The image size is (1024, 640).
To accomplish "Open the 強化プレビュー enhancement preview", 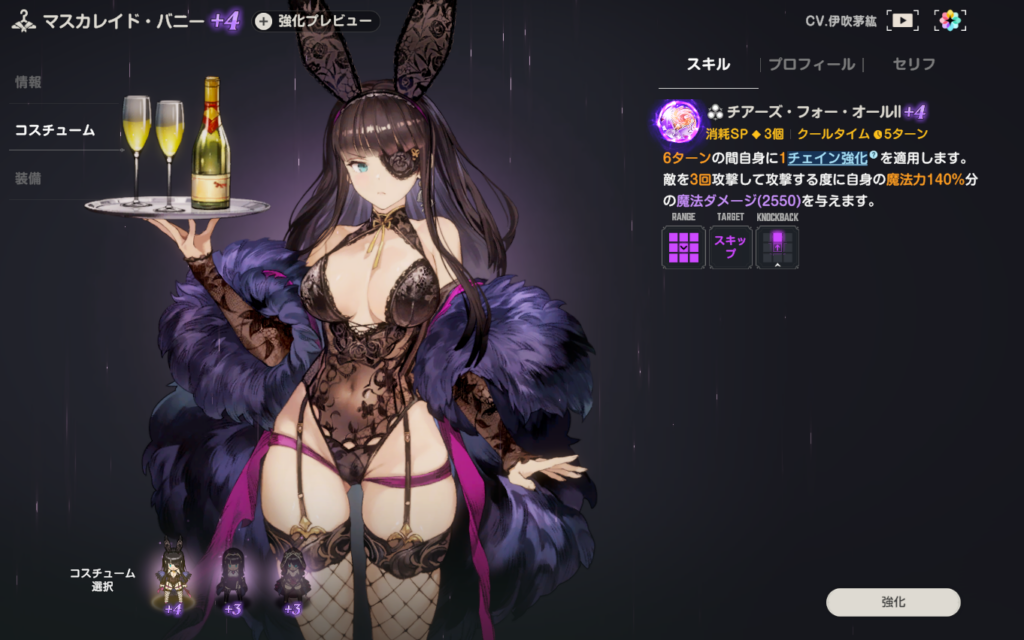I will click(x=316, y=21).
